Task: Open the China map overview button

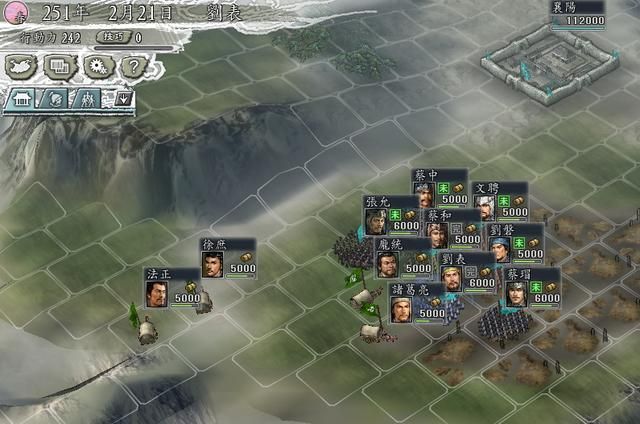Action: pos(24,66)
